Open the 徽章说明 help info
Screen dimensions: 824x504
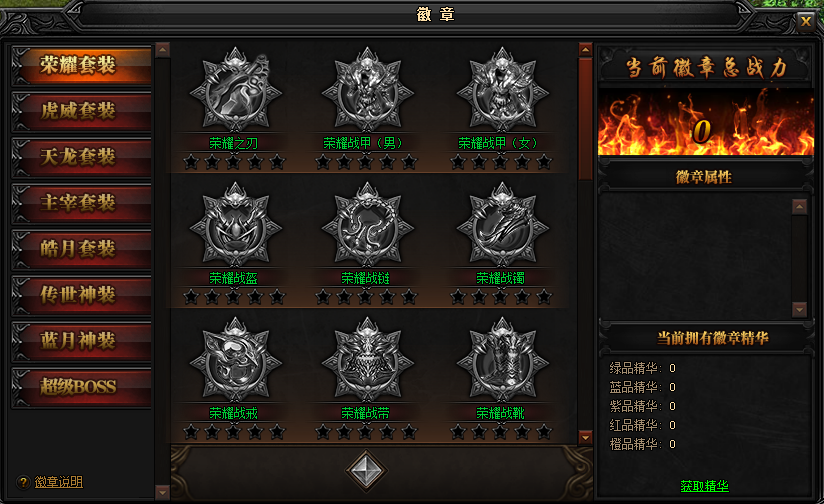coord(58,482)
